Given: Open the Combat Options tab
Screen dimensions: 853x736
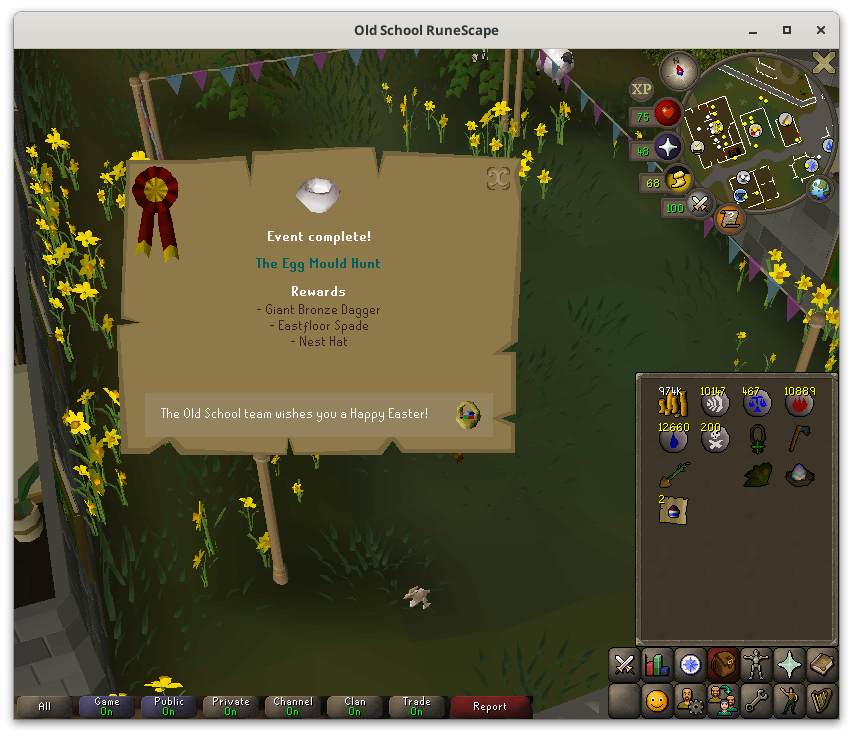Looking at the screenshot, I should coord(625,664).
